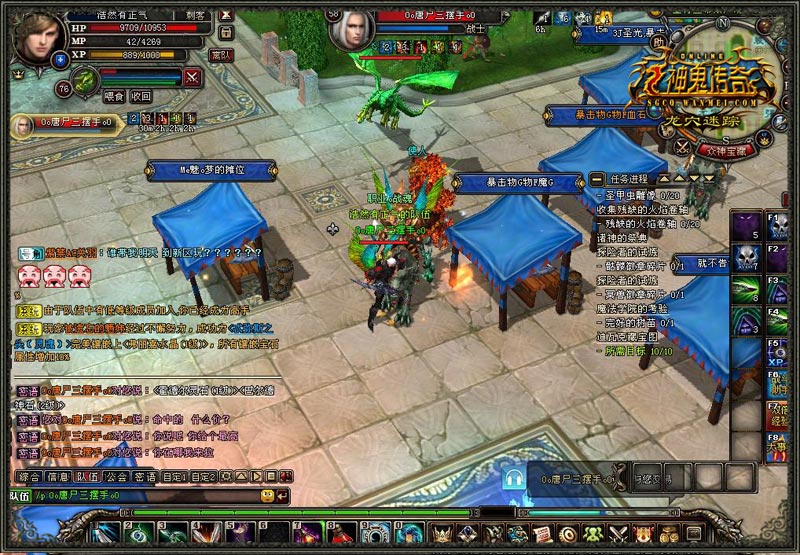Click the chat message input field
The height and width of the screenshot is (555, 800).
coord(150,495)
